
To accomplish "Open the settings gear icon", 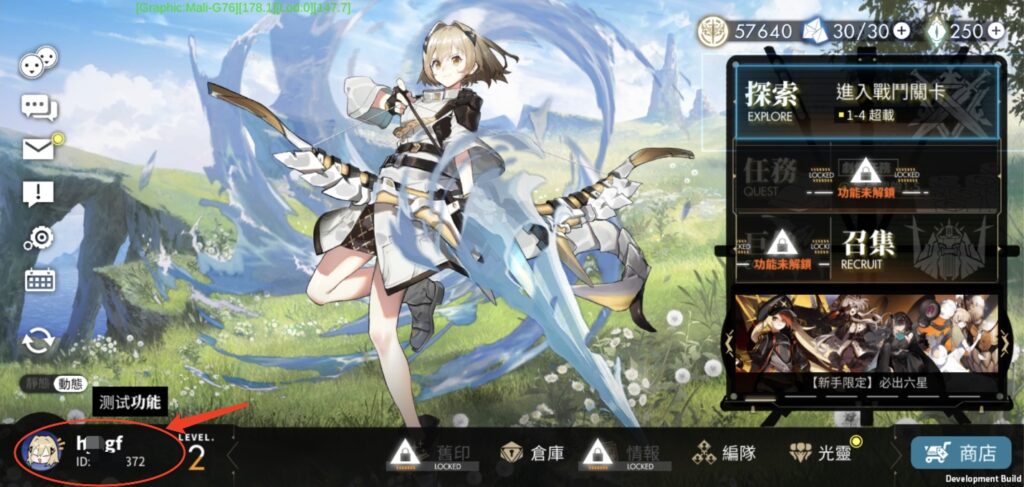I will point(40,237).
